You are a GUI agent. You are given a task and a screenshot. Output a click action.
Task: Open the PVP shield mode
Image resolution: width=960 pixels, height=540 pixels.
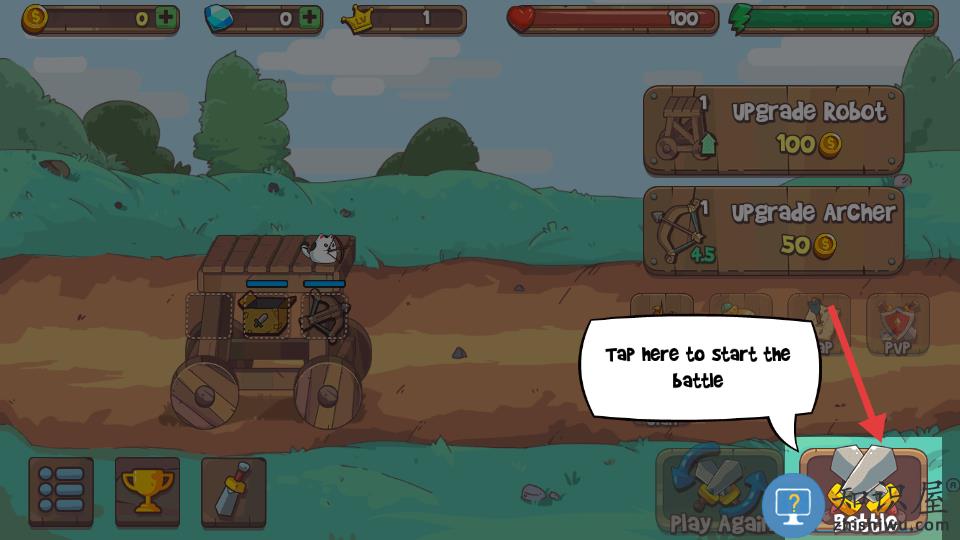tap(897, 324)
